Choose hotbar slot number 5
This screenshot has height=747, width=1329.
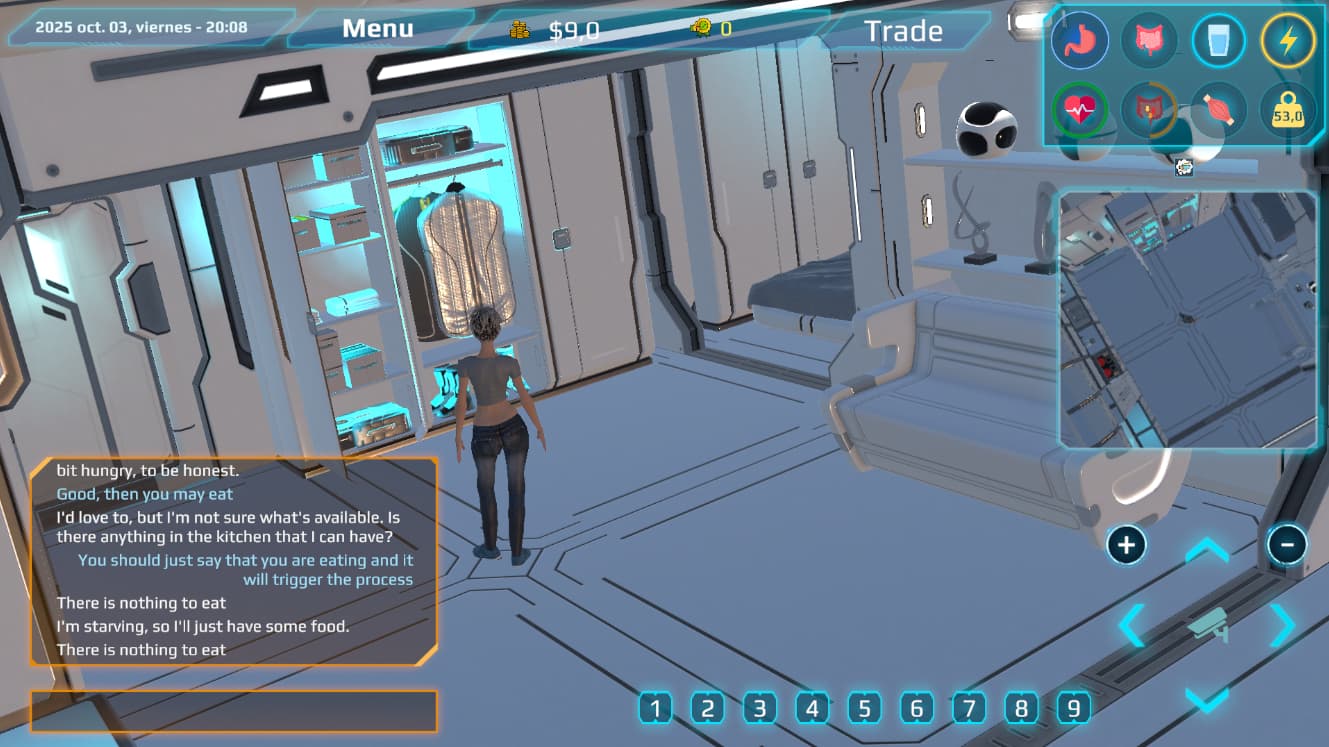click(x=864, y=709)
